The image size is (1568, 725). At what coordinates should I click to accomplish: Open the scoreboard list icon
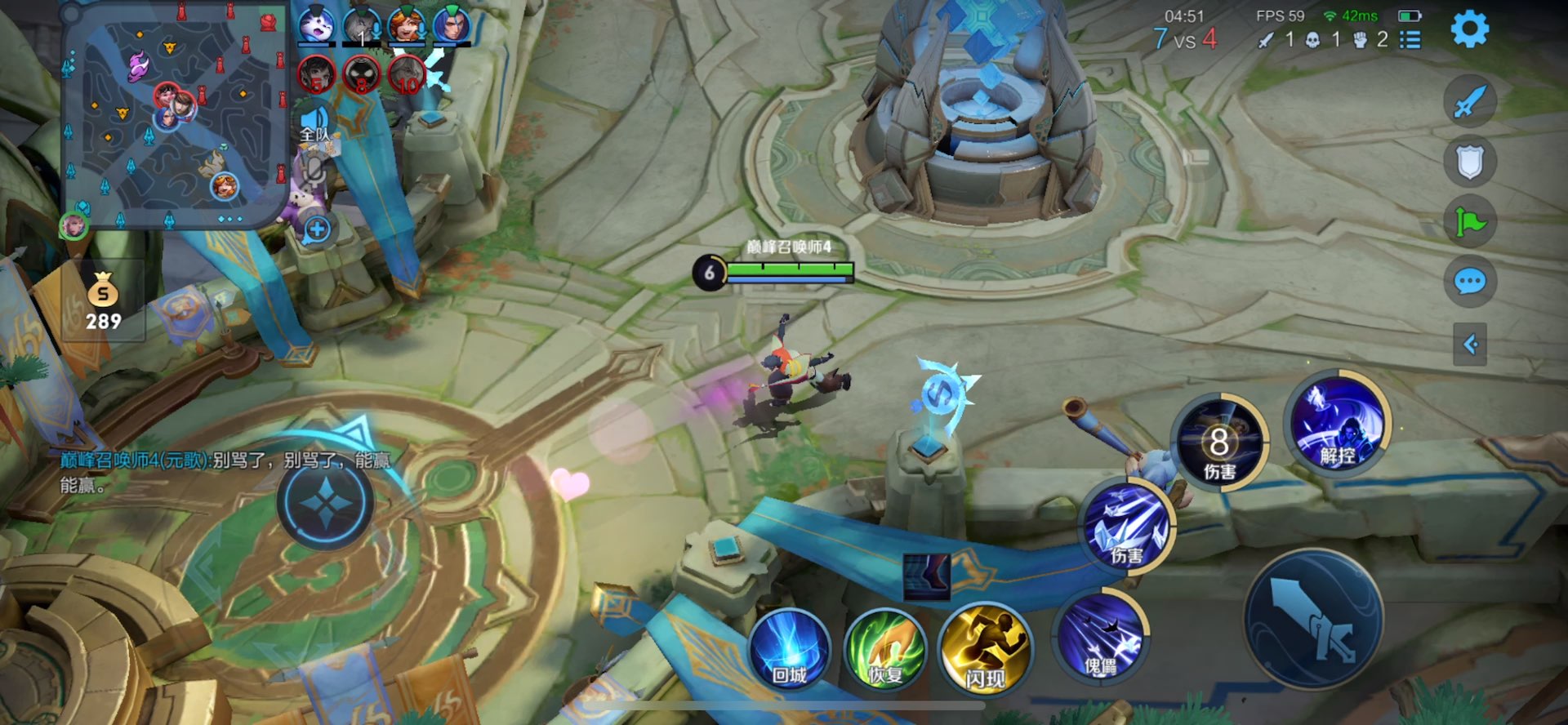click(x=1410, y=40)
